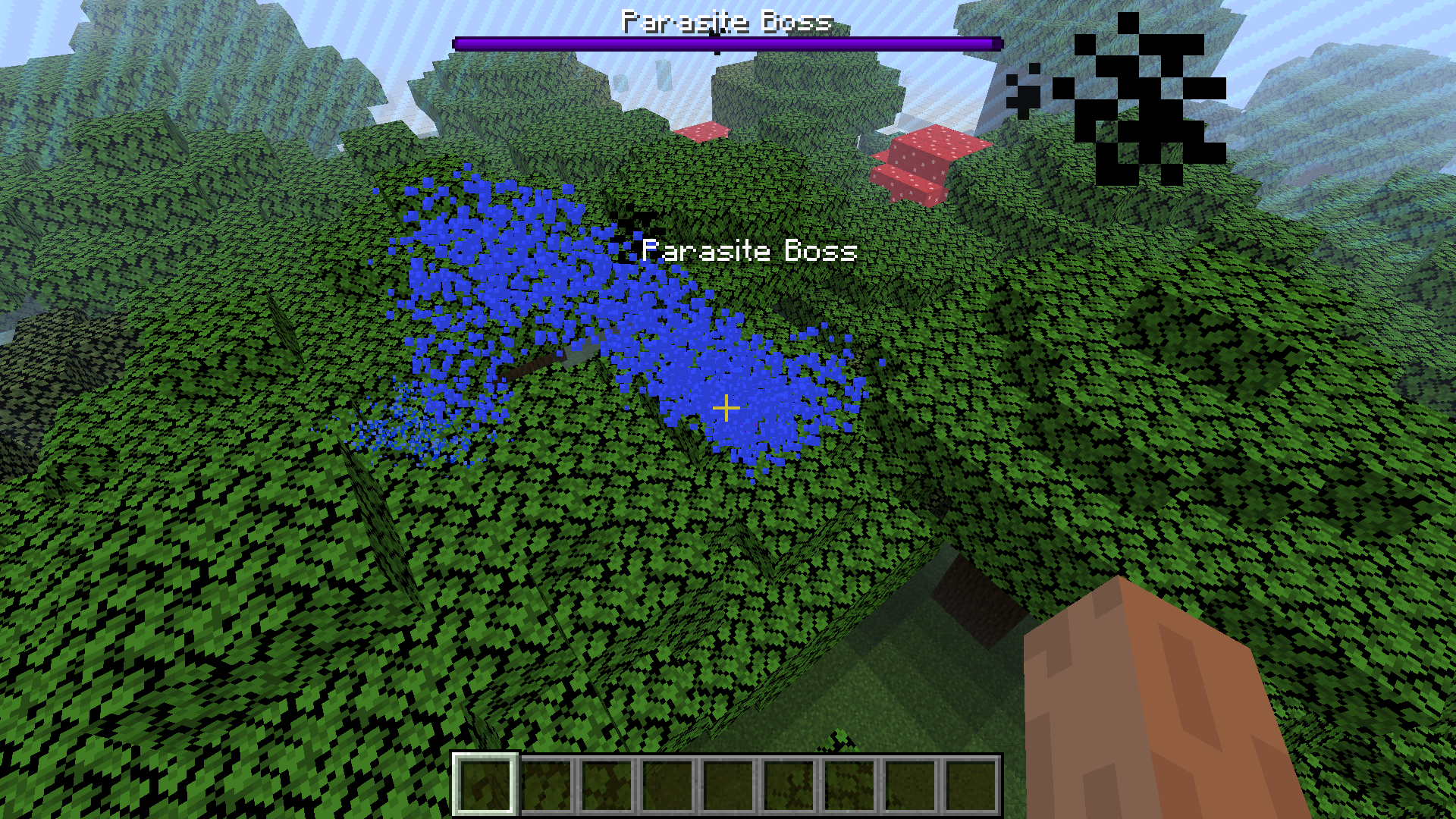Click the yellow crosshair in the blue particles

pyautogui.click(x=726, y=408)
